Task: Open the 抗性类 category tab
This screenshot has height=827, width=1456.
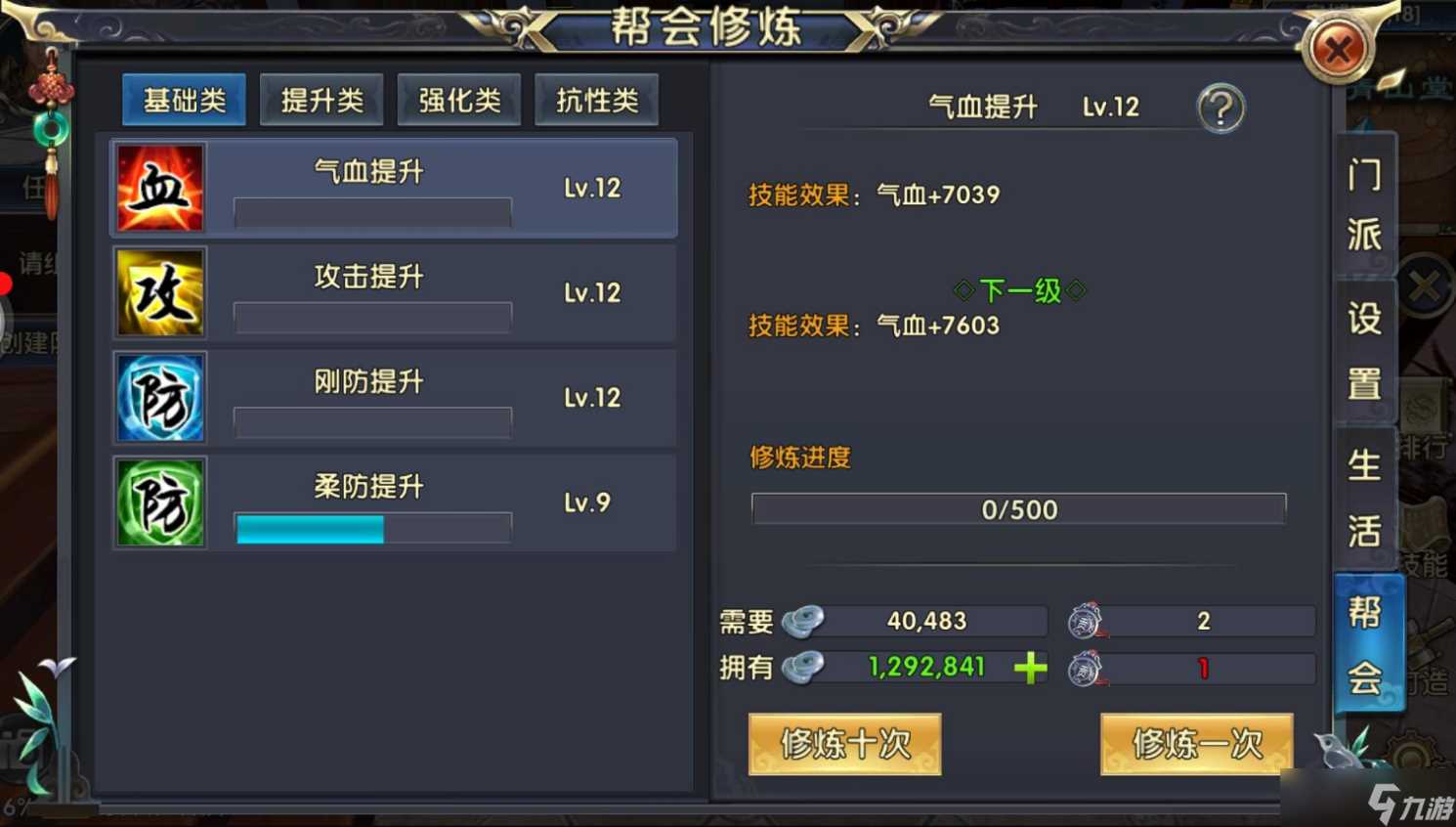Action: point(597,99)
